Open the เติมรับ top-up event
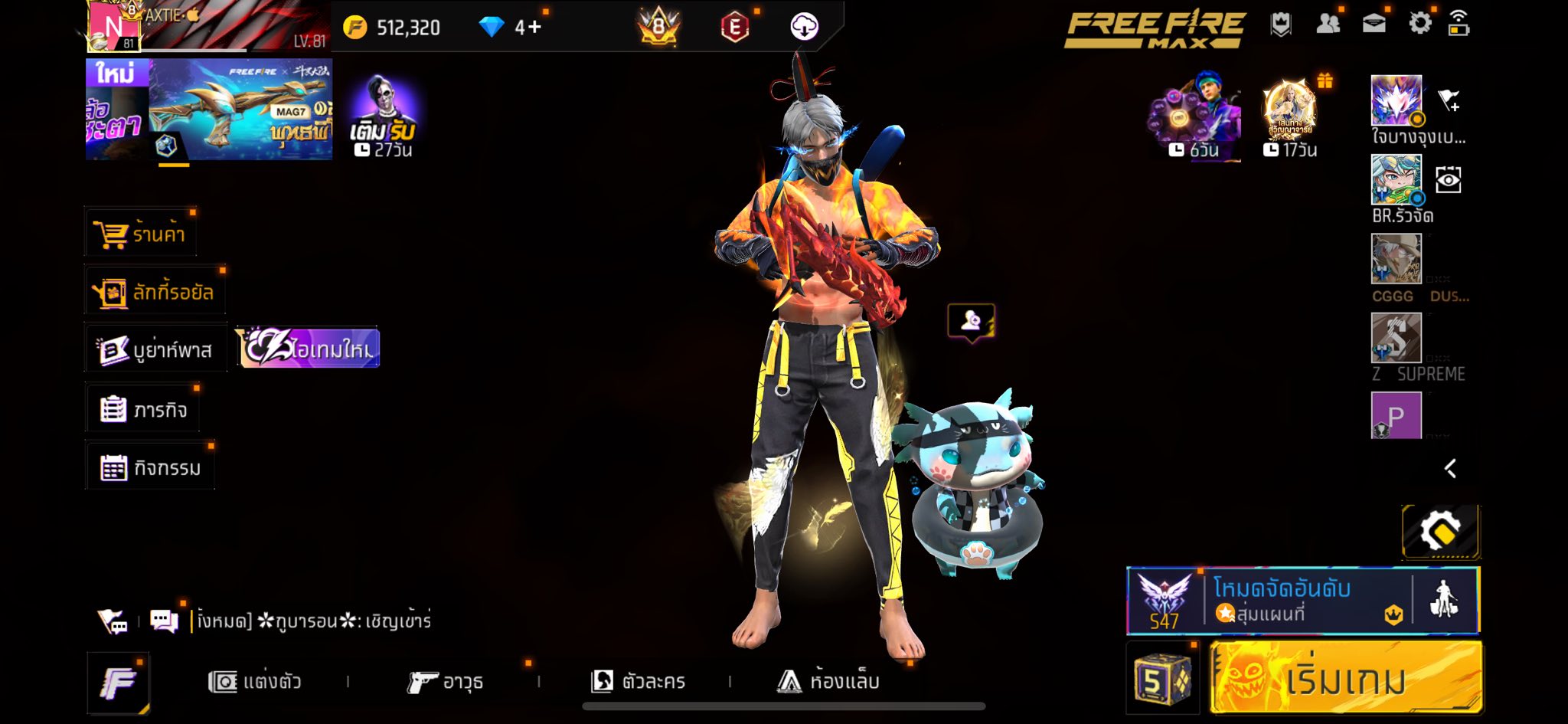The width and height of the screenshot is (1568, 724). pos(382,116)
